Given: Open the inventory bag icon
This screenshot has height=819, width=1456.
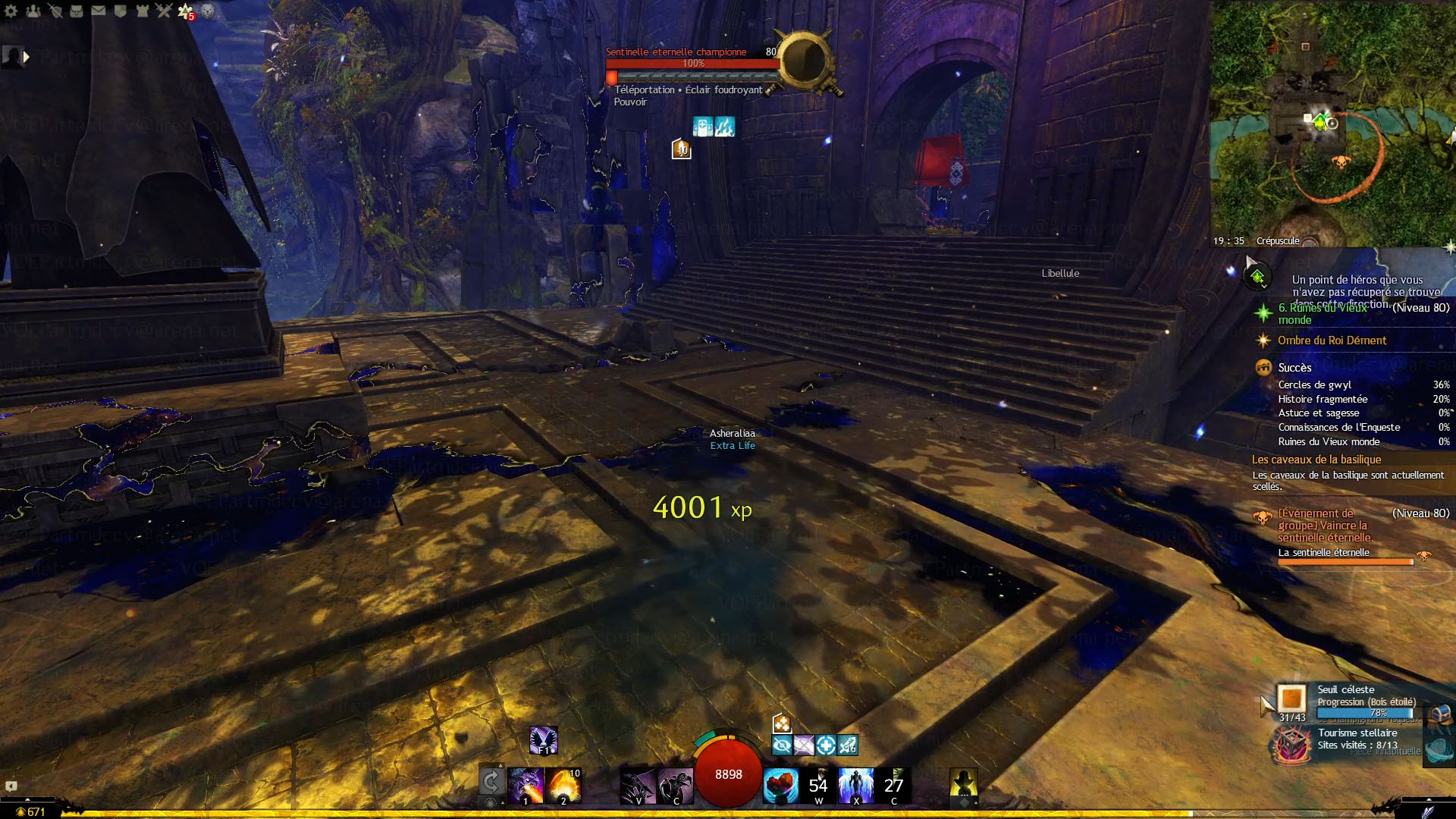Looking at the screenshot, I should (77, 11).
